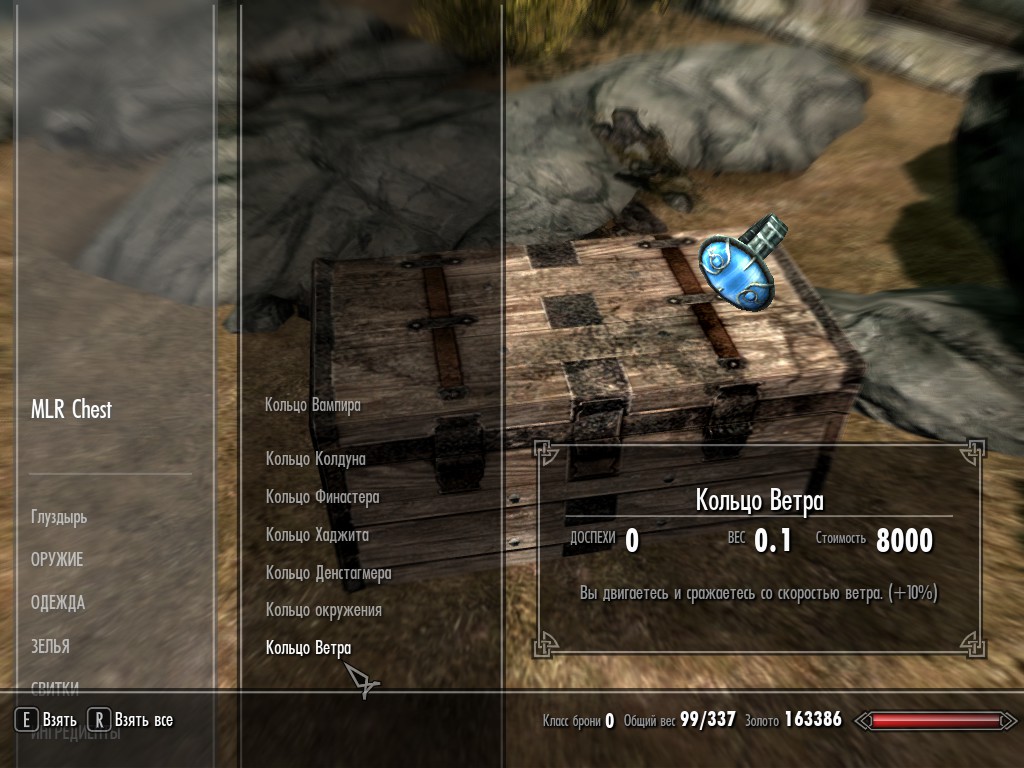Select Кольцо Хаджита ring entry

point(317,535)
